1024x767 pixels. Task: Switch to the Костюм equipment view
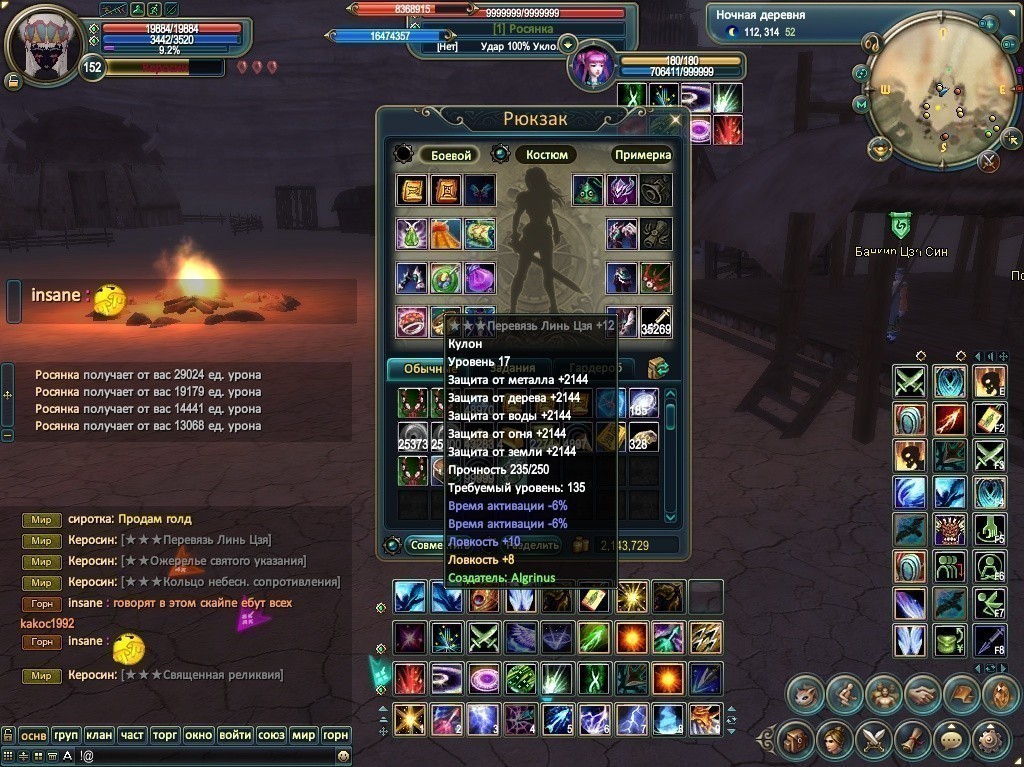point(546,155)
